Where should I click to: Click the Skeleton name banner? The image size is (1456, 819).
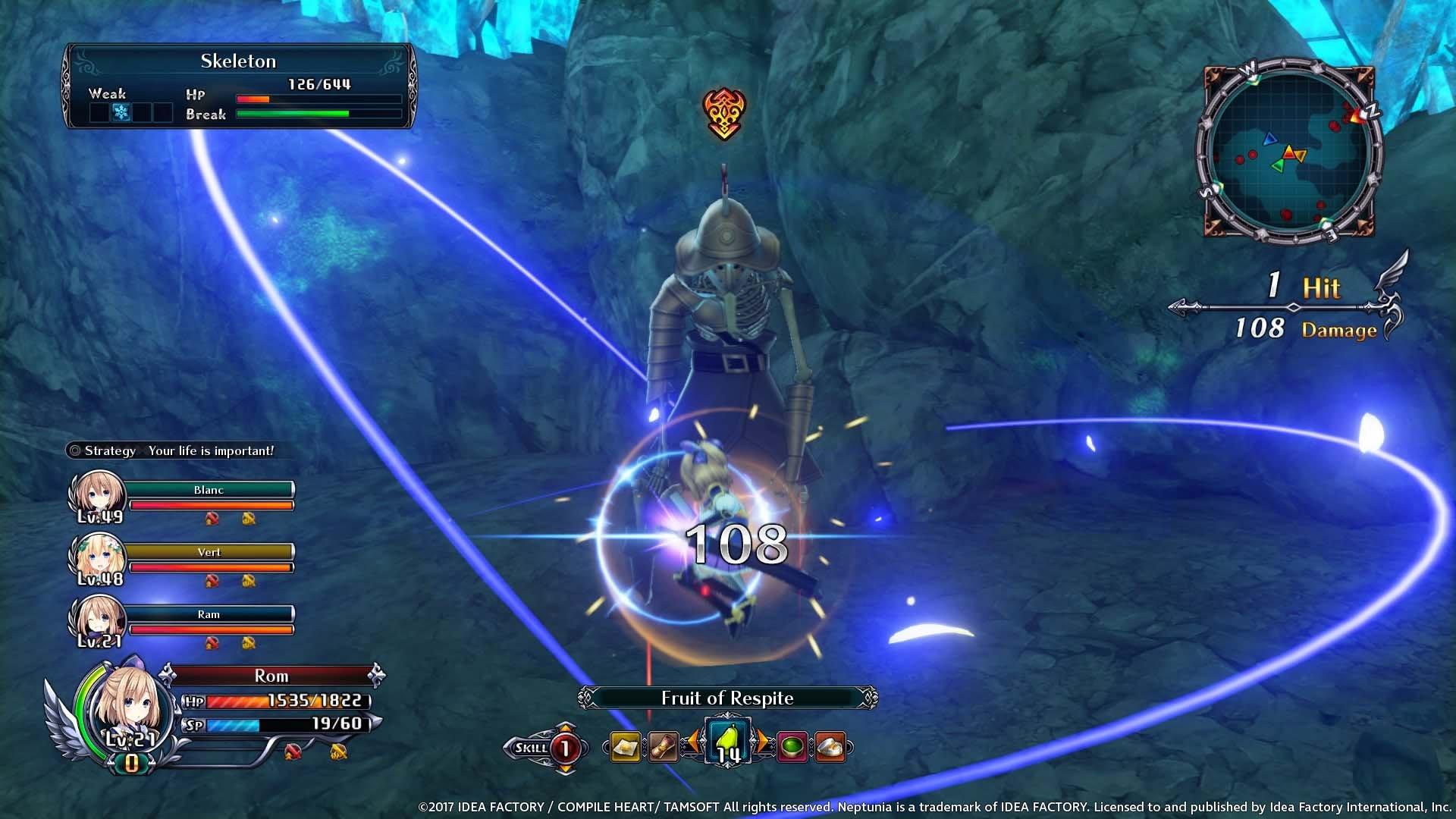(237, 62)
